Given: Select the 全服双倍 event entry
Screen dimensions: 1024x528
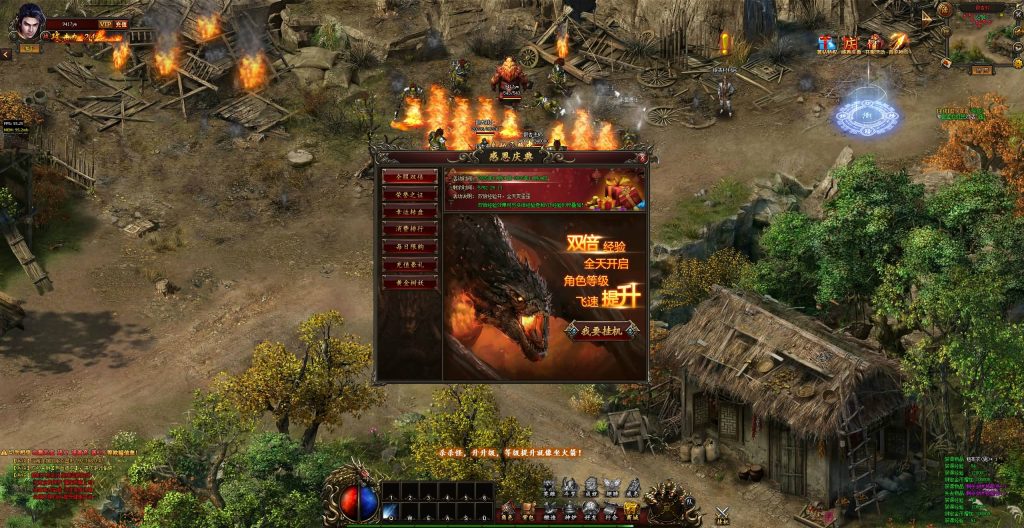Looking at the screenshot, I should [x=409, y=176].
